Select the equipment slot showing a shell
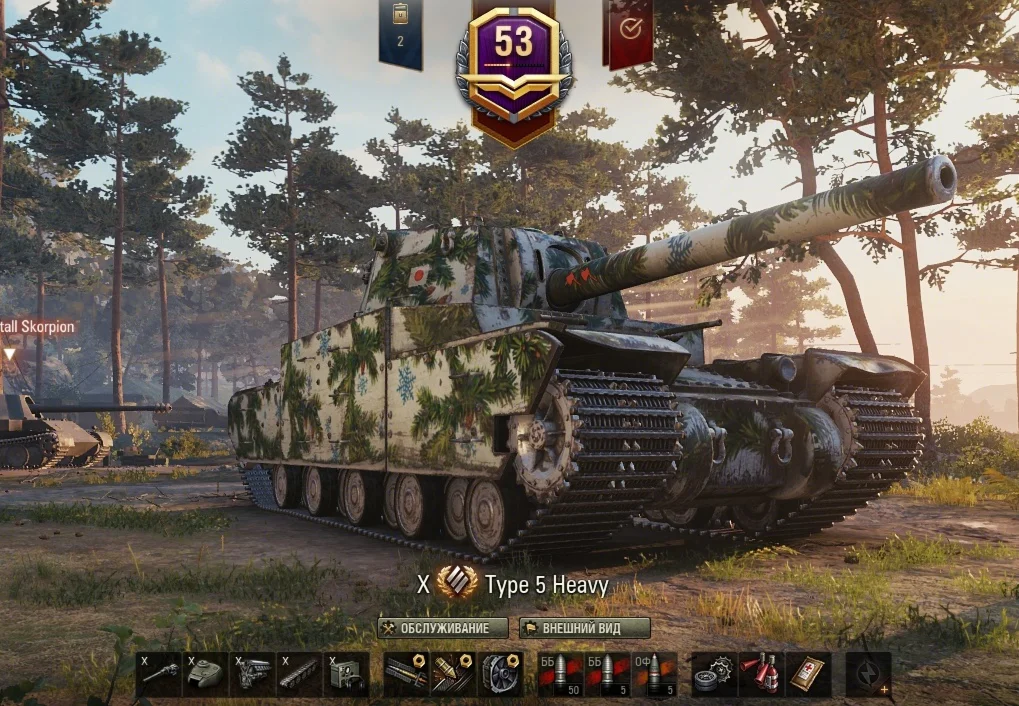 coord(453,674)
